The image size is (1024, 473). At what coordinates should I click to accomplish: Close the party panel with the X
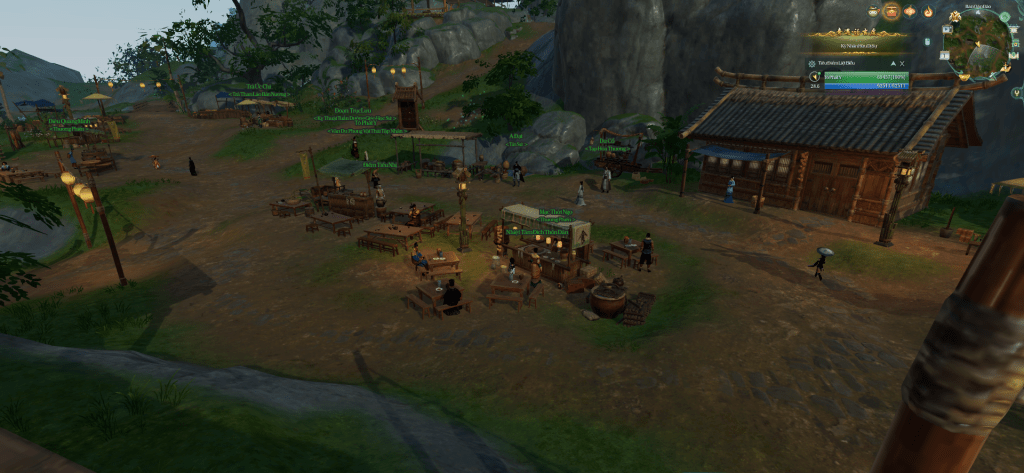[903, 63]
